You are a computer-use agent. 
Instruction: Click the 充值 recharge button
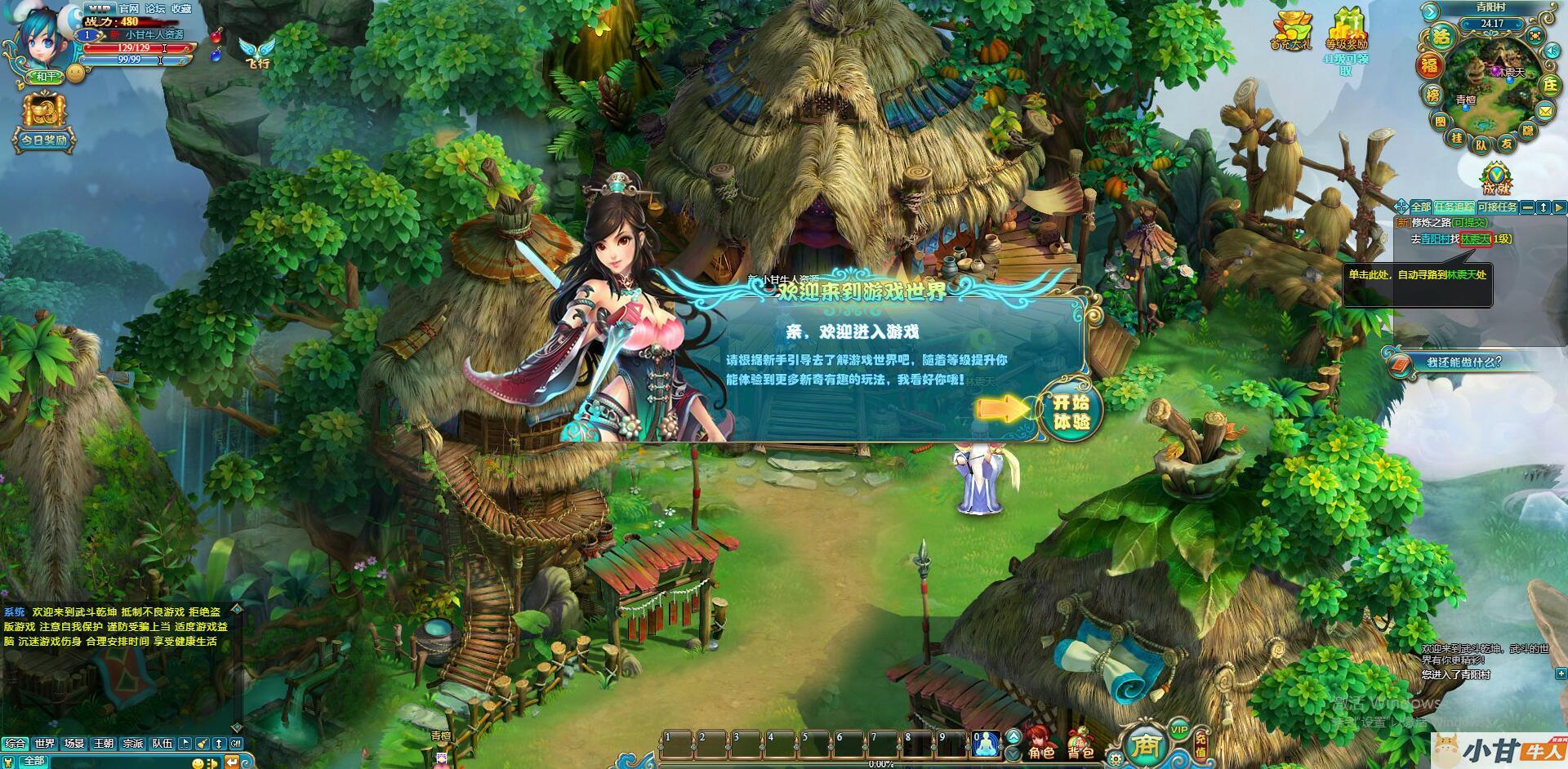[1200, 743]
